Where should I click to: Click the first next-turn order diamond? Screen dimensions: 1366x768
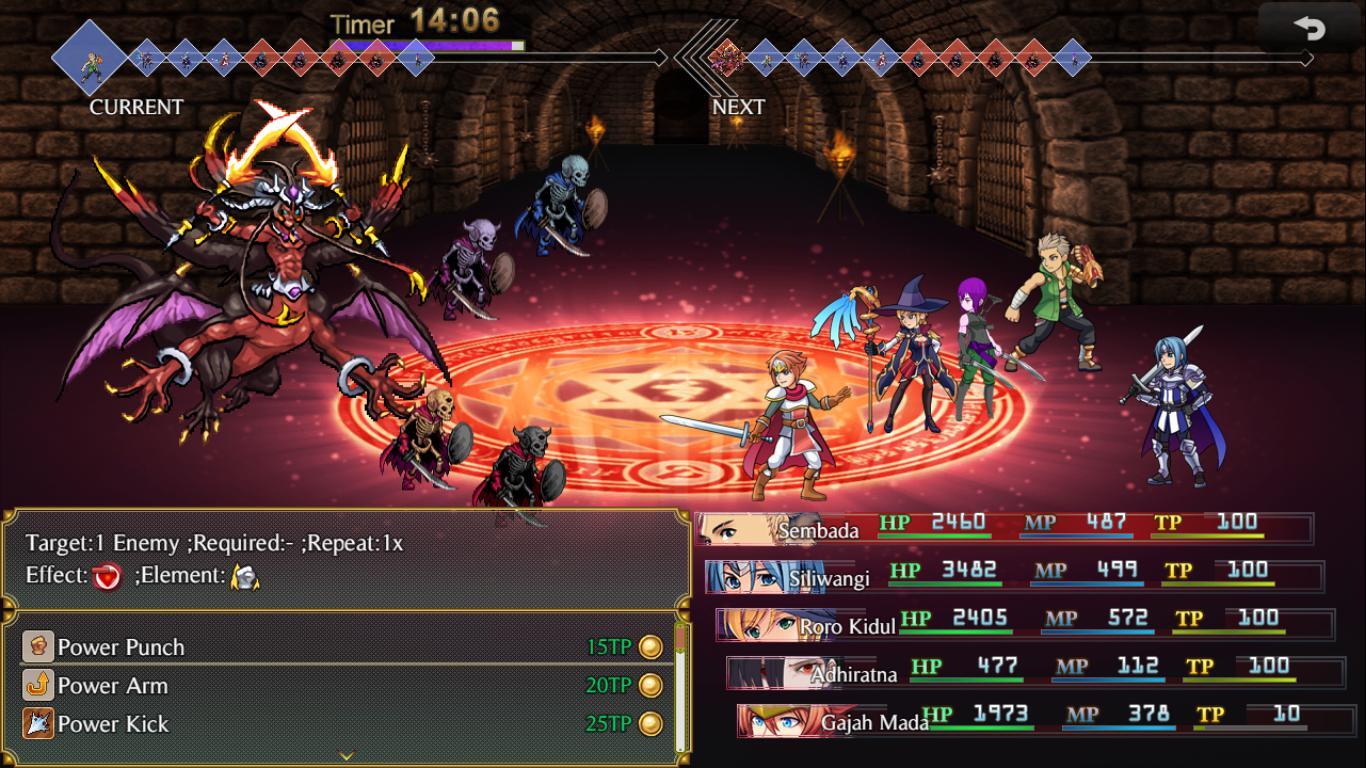726,57
